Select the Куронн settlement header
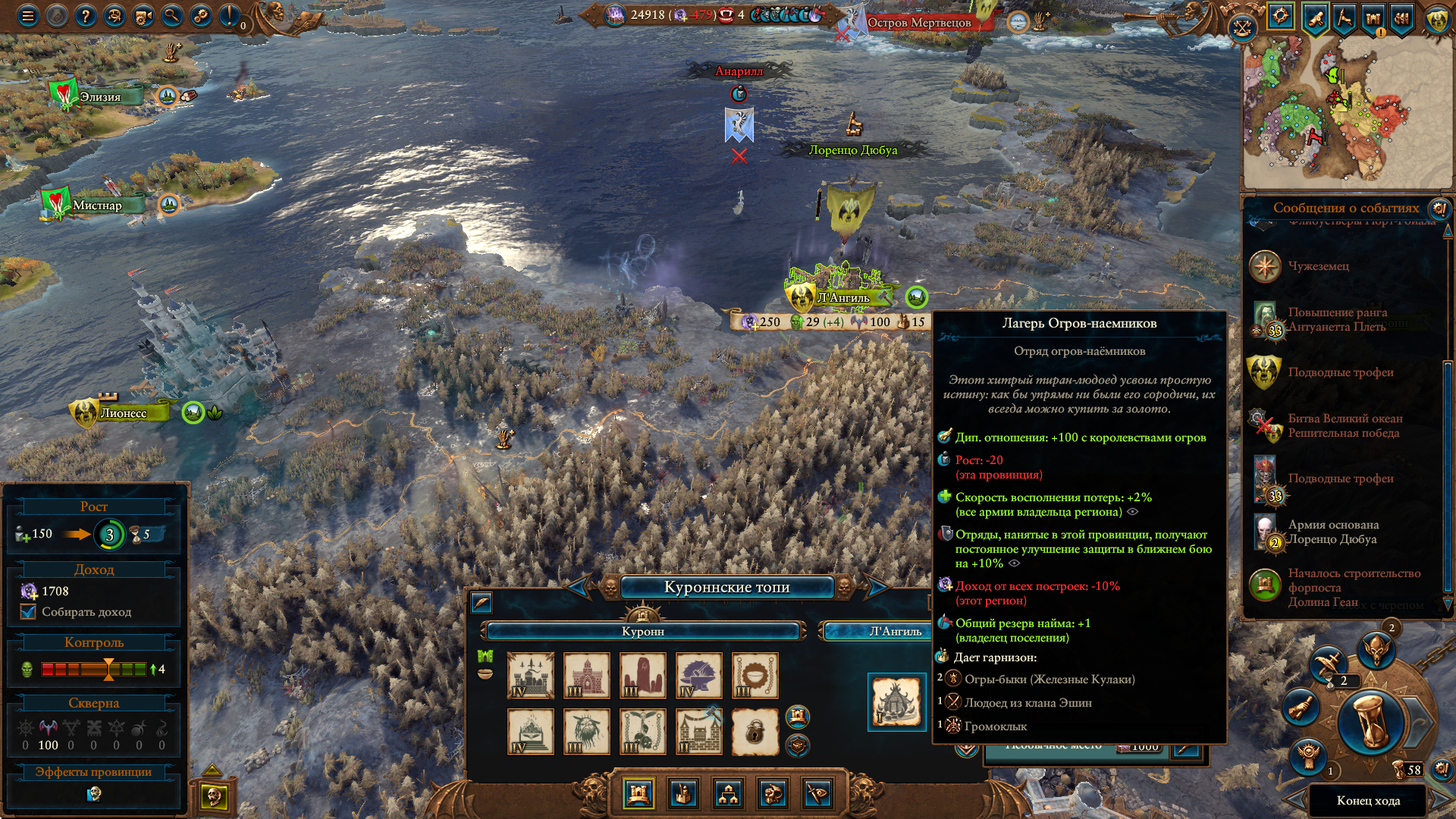1456x819 pixels. tap(643, 631)
